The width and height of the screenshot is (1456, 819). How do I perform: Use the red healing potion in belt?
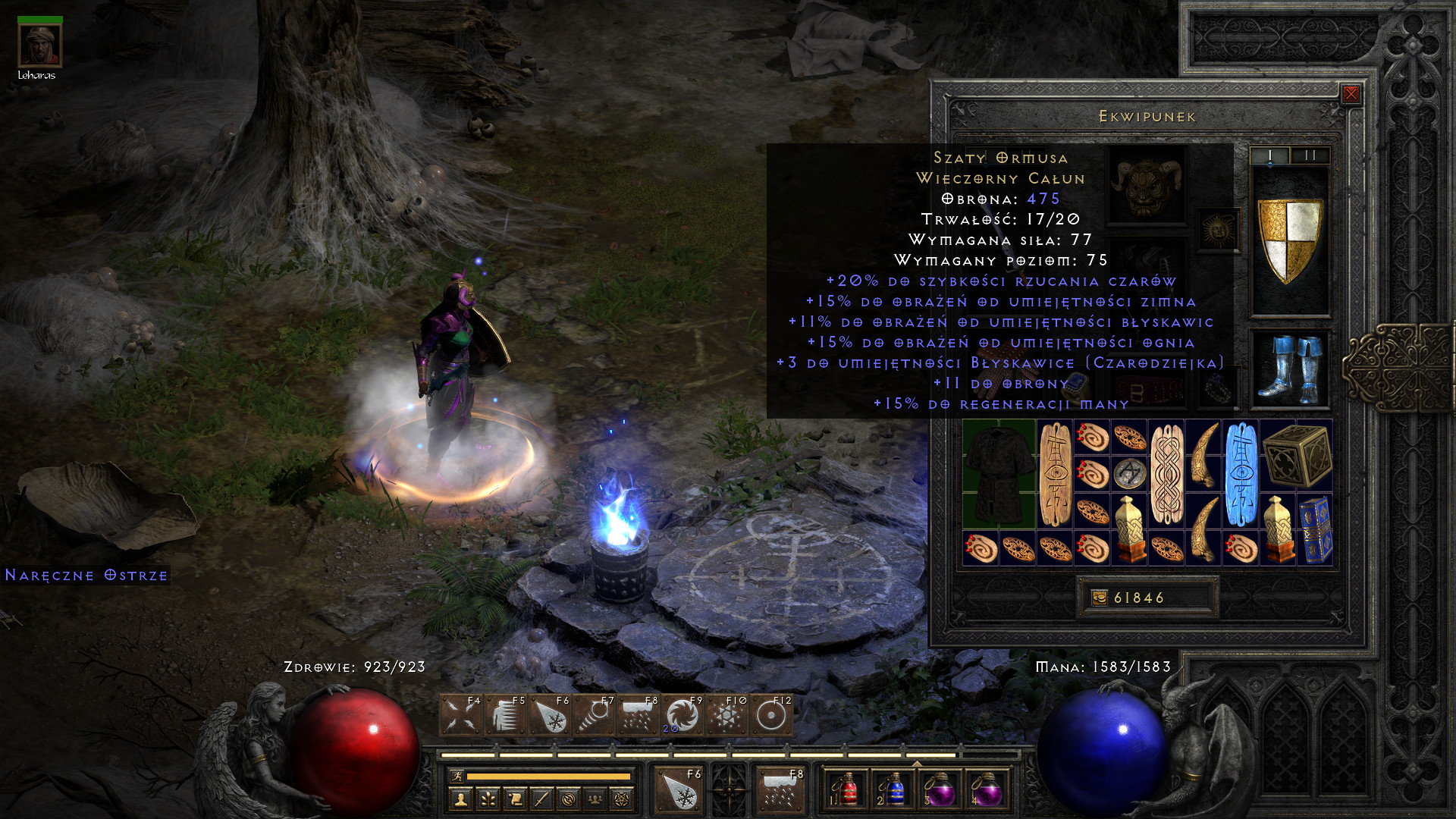846,789
